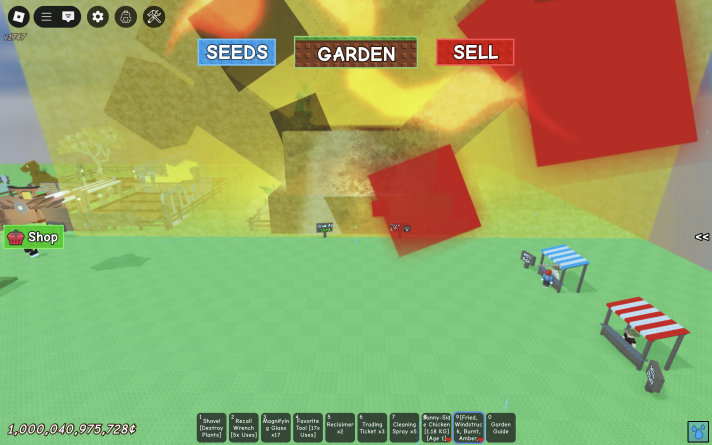
Task: Open the Garden Guide hotbar slot
Action: click(500, 427)
